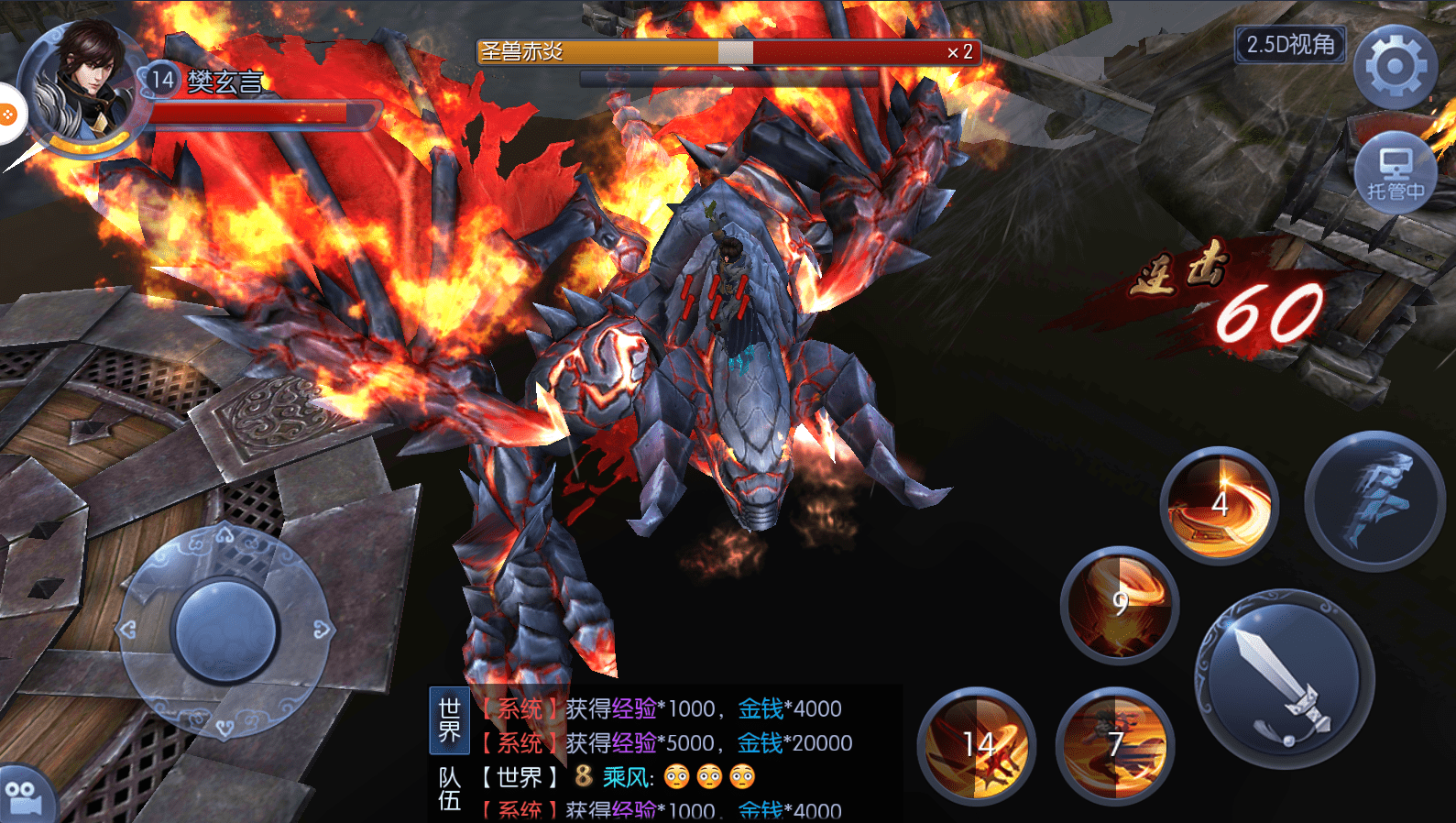Open the gear settings menu
The height and width of the screenshot is (823, 1456).
click(1395, 67)
